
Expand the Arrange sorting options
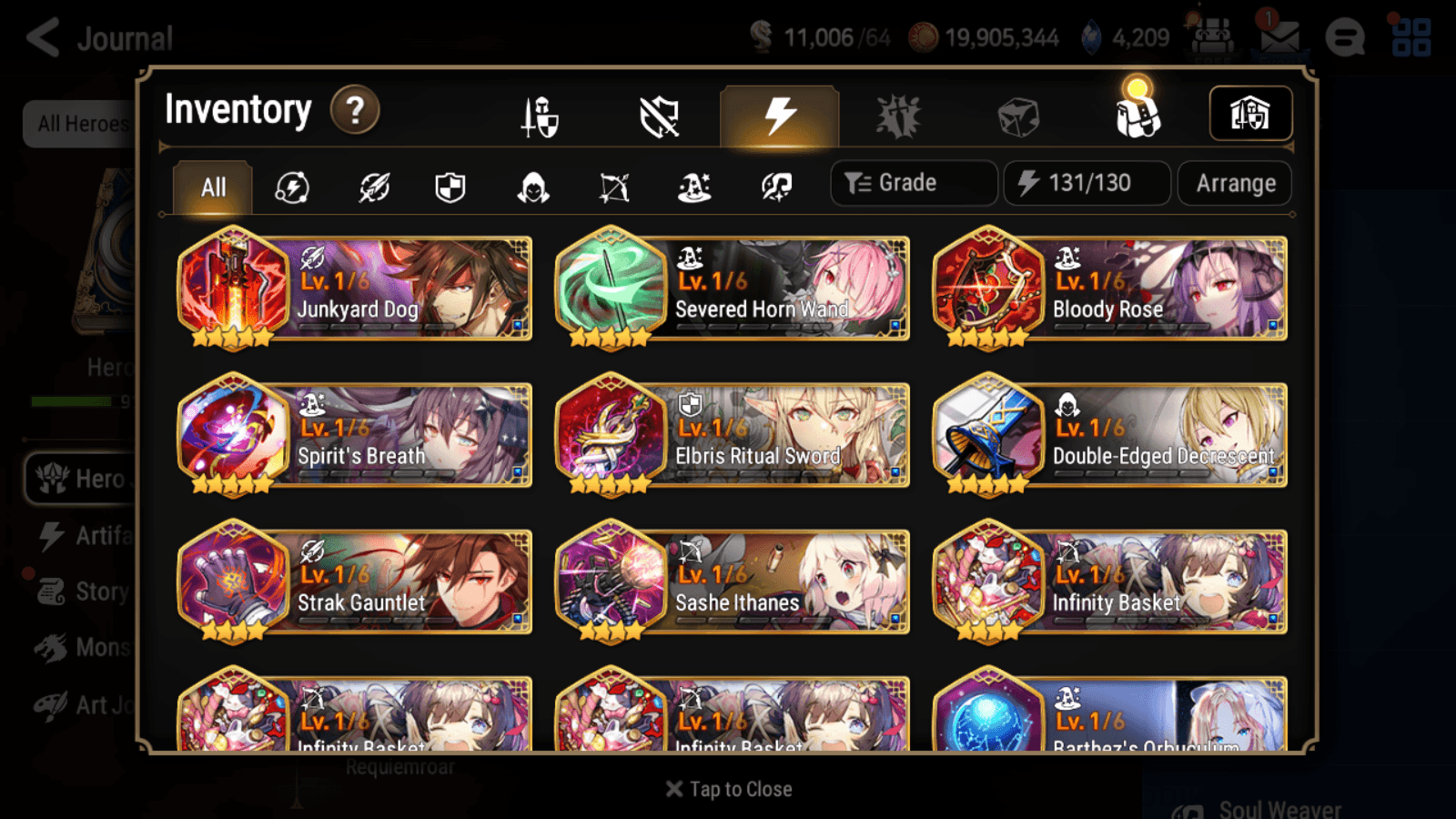(1234, 183)
